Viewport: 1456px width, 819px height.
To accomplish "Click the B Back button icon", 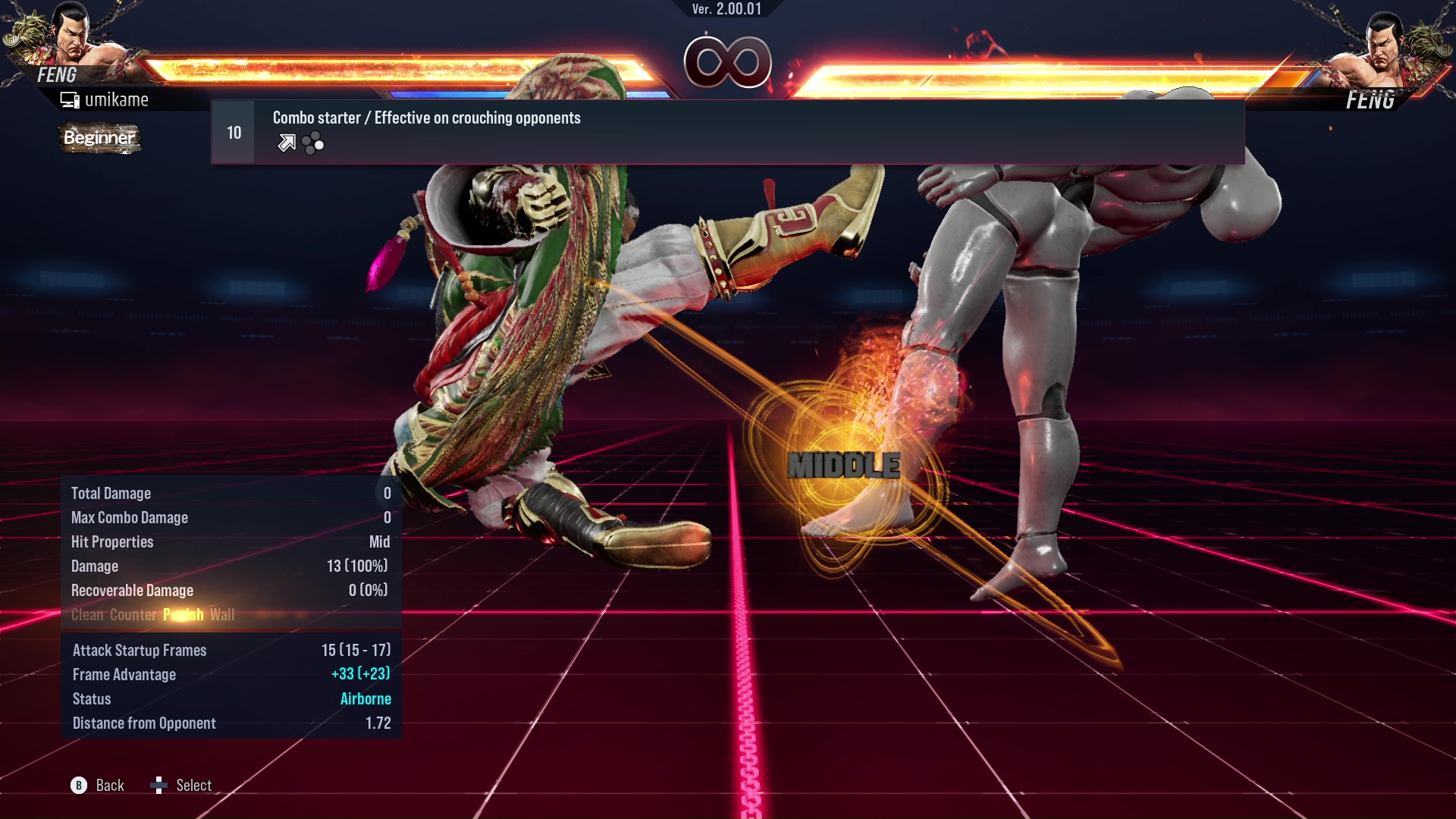I will tap(78, 785).
